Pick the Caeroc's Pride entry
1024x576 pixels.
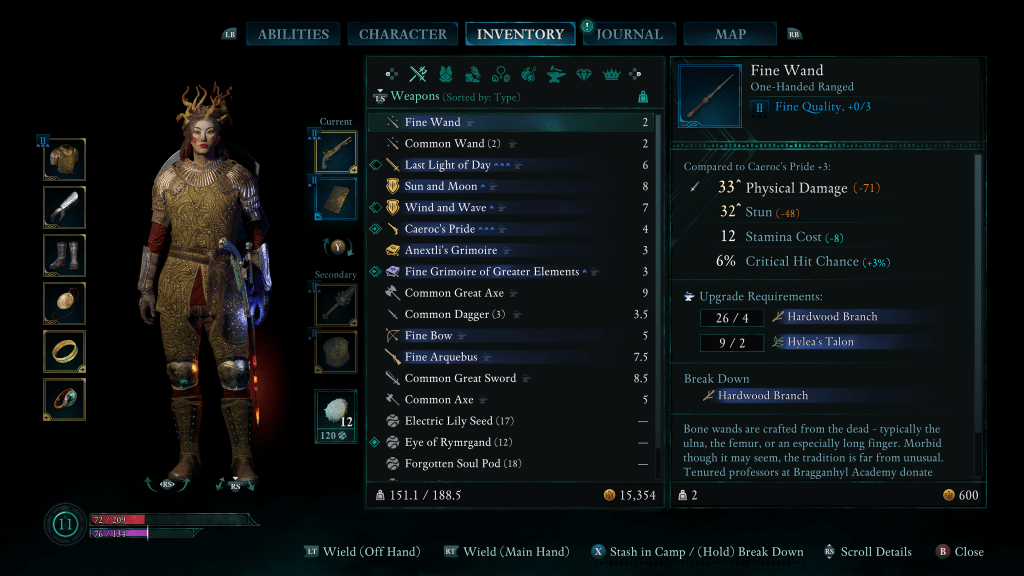[510, 229]
